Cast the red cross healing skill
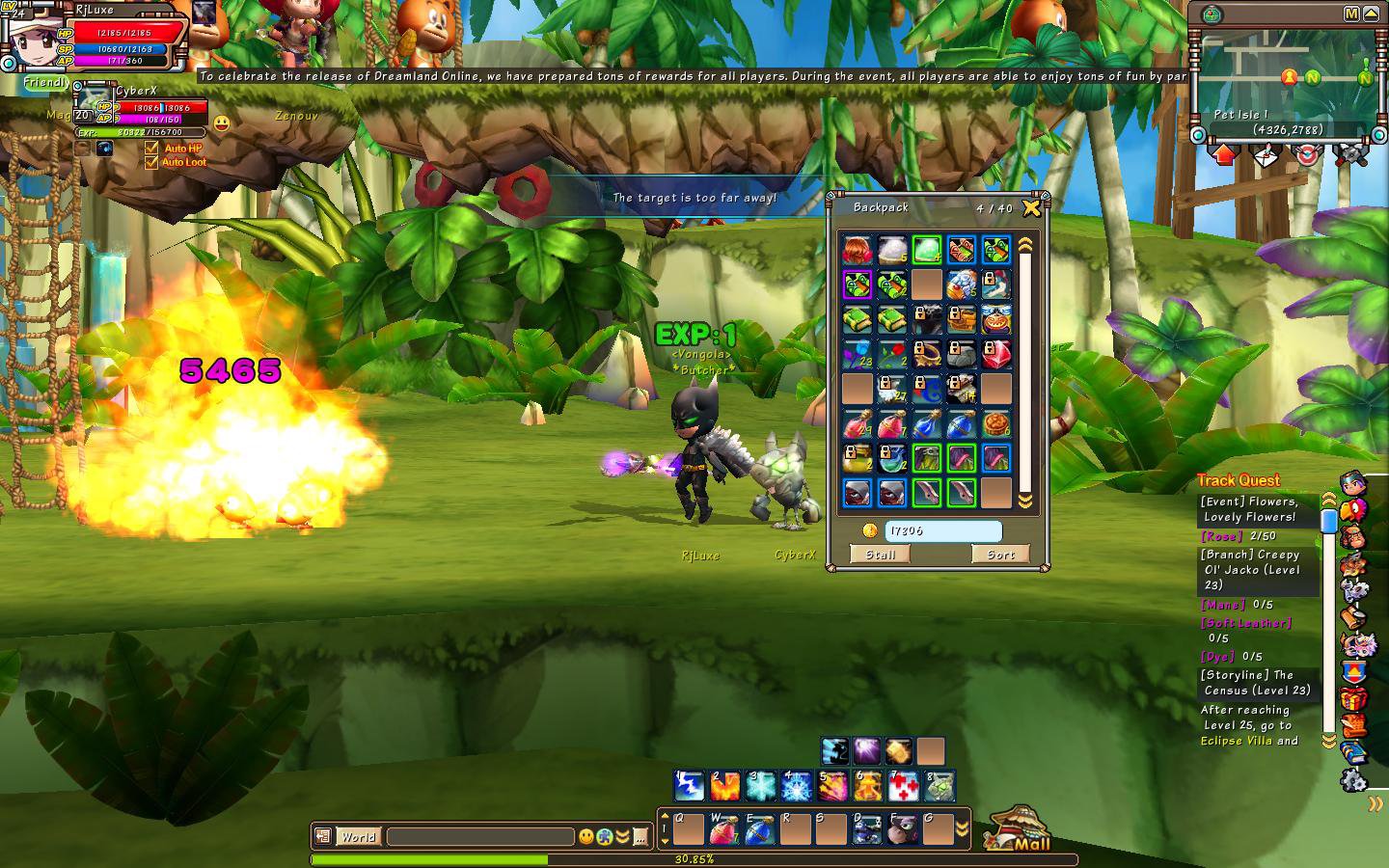Viewport: 1389px width, 868px height. pyautogui.click(x=903, y=786)
